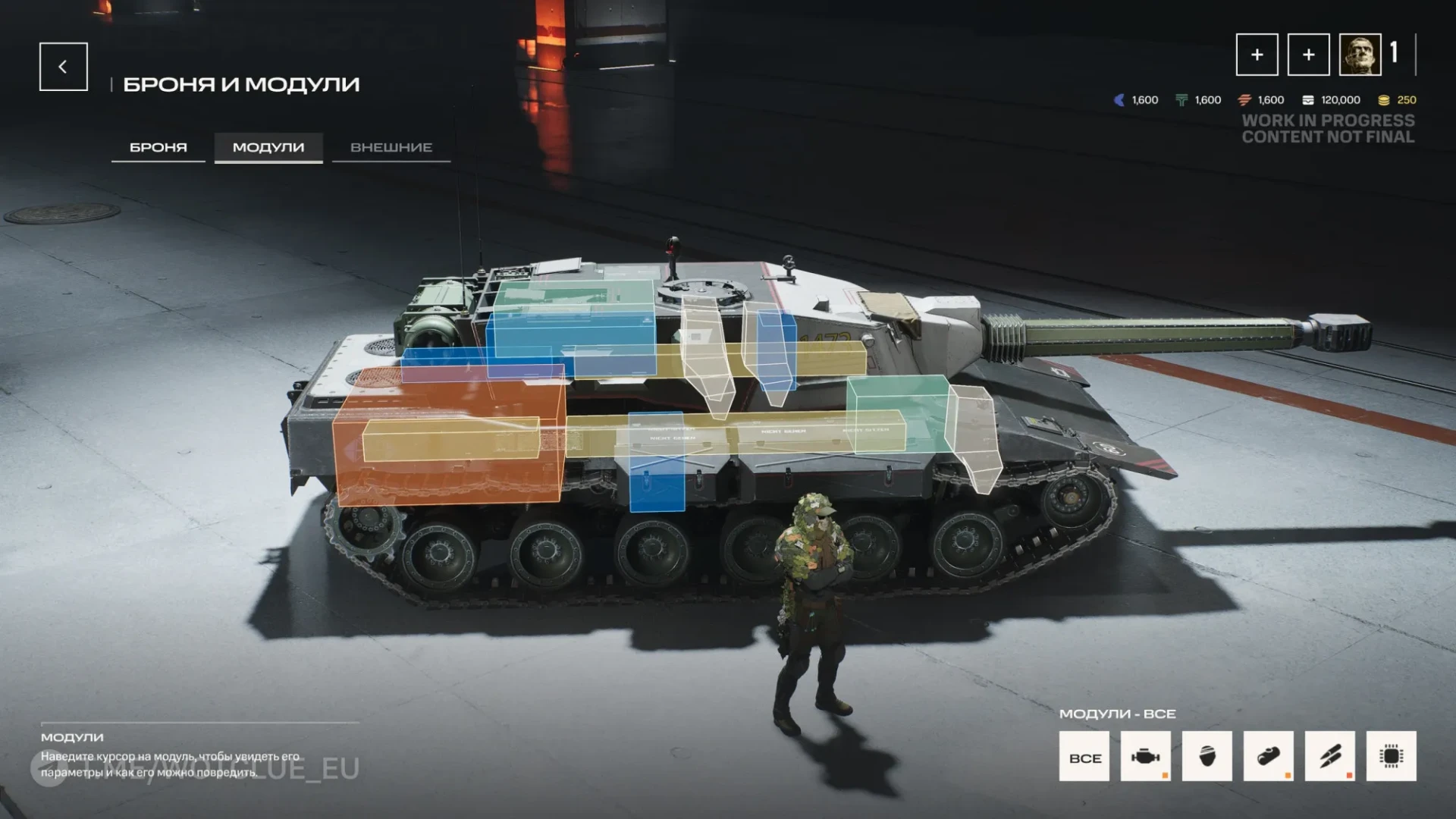
Task: Show ammunition modules via the shells icon
Action: (1330, 756)
